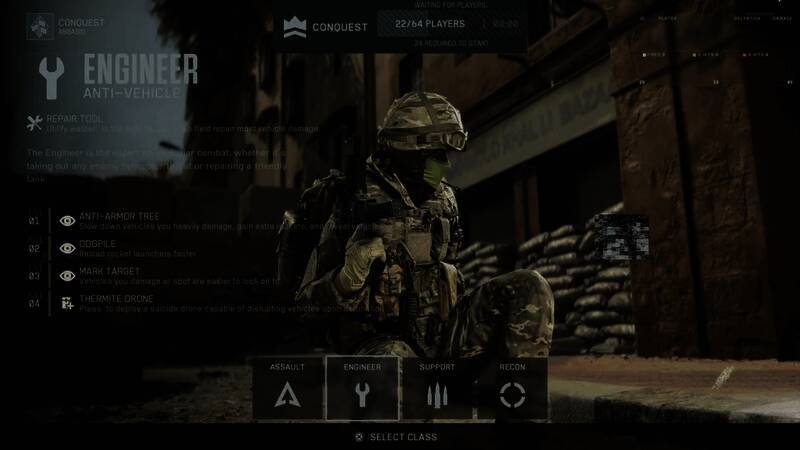
Task: Pick the Support class tile
Action: point(437,388)
